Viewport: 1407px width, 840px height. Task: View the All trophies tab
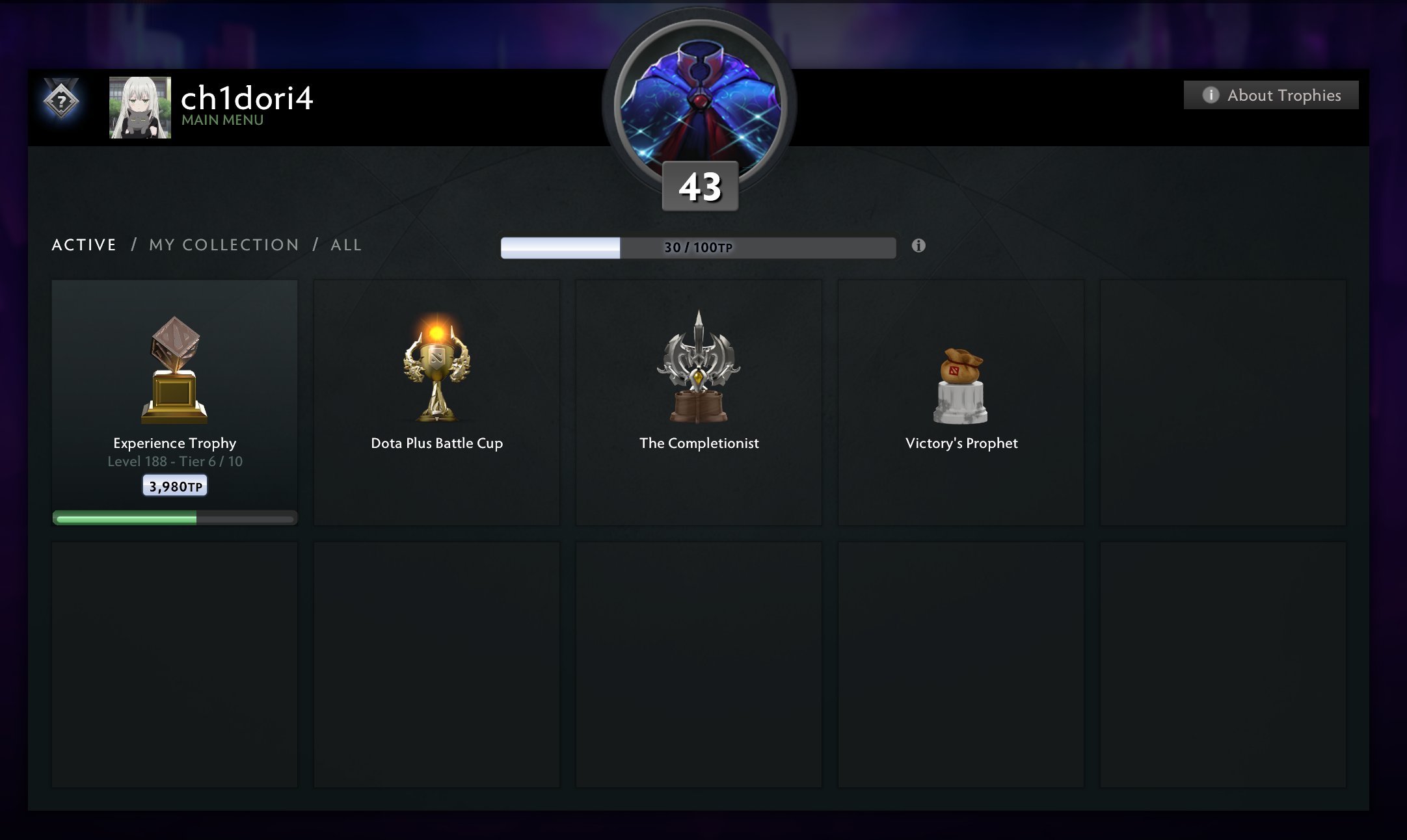pos(346,245)
